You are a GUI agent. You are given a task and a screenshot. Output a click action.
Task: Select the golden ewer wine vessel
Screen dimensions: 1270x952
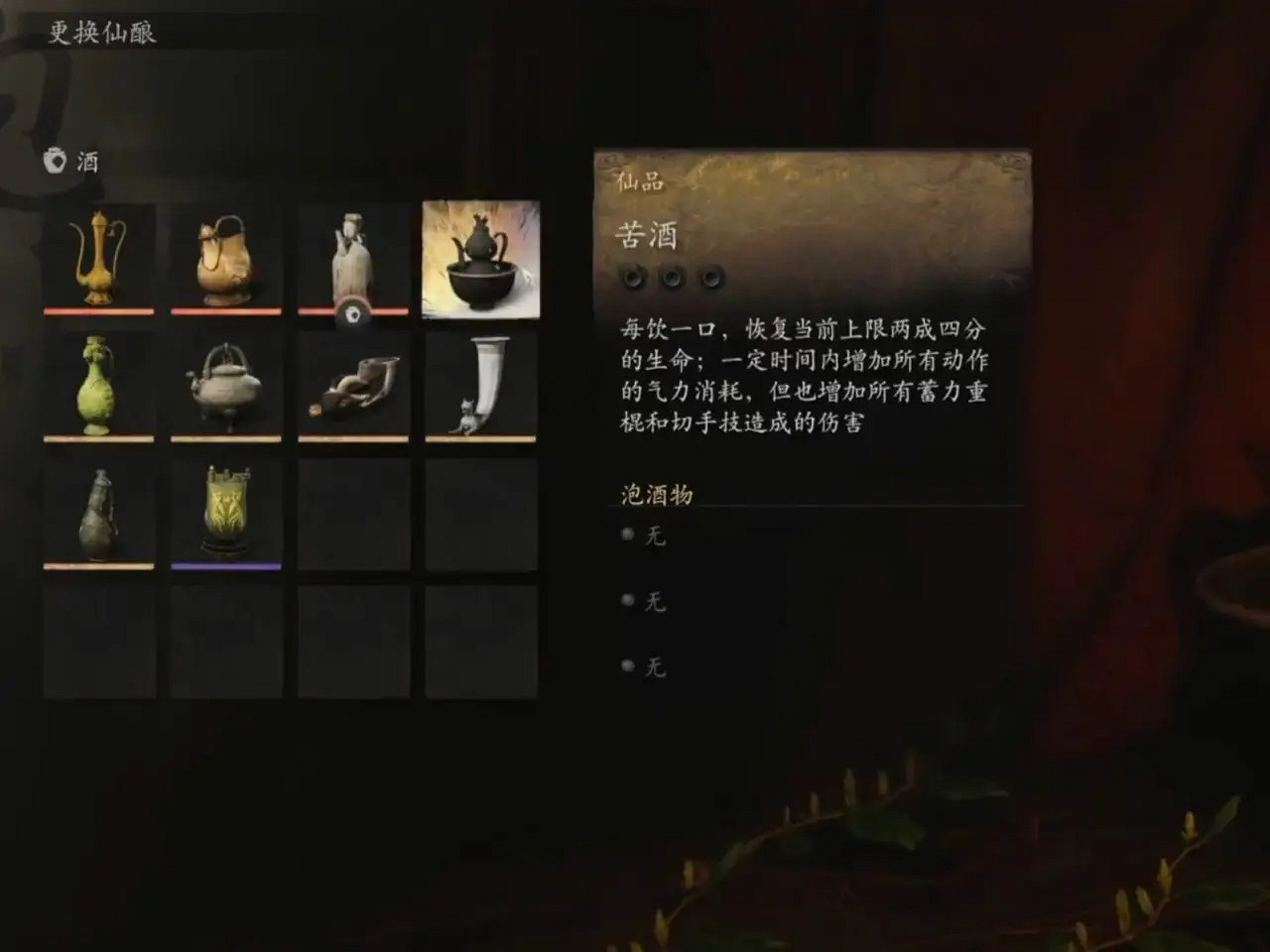(x=99, y=260)
